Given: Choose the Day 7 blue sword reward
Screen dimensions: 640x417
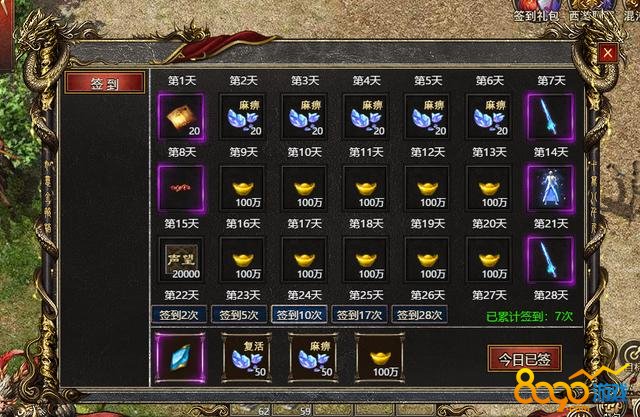Looking at the screenshot, I should tap(551, 114).
